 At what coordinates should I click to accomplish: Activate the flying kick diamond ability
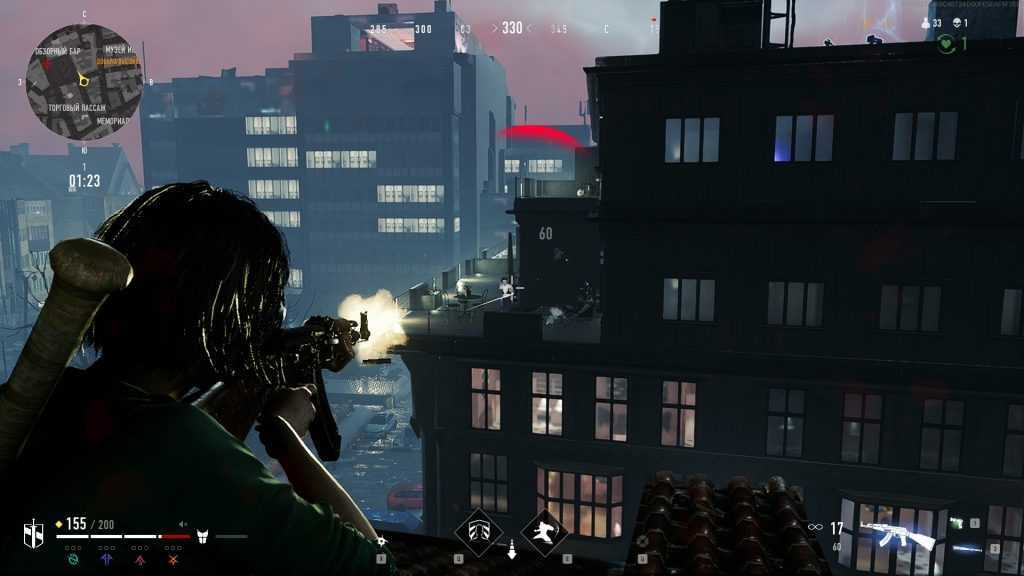545,532
